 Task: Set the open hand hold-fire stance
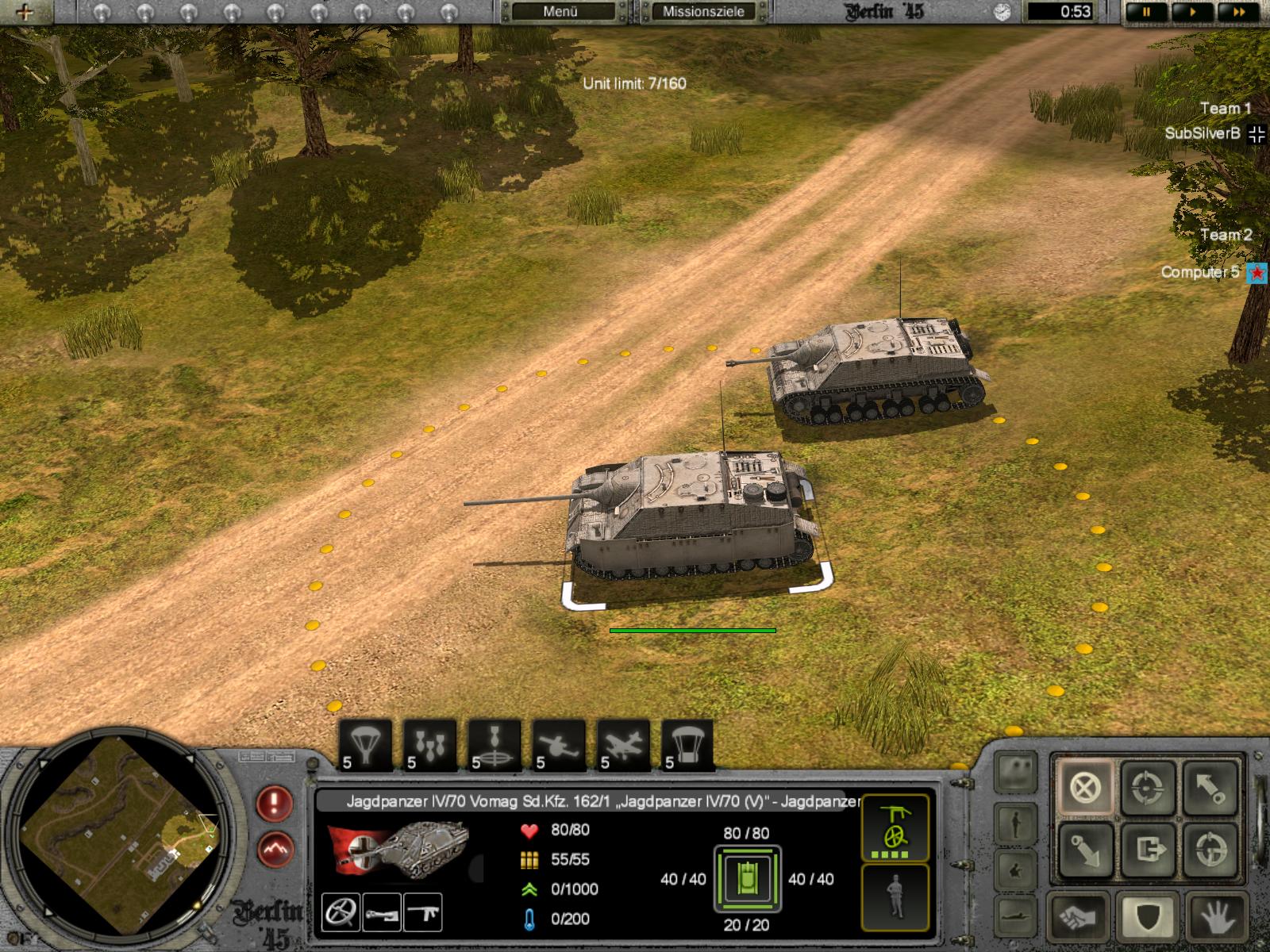click(1215, 919)
